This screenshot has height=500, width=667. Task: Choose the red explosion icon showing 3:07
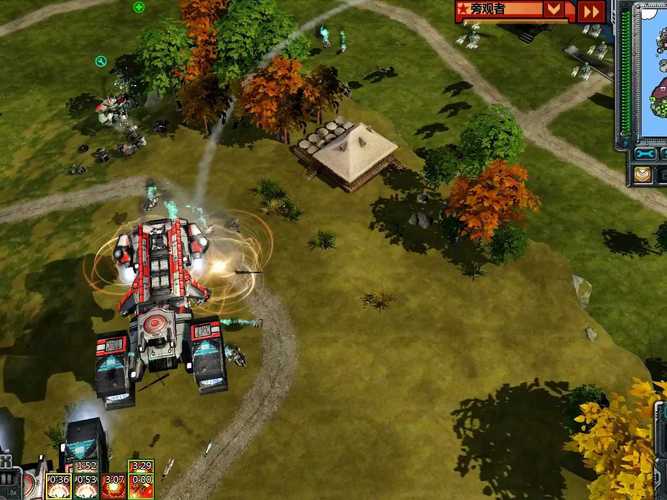coord(113,486)
